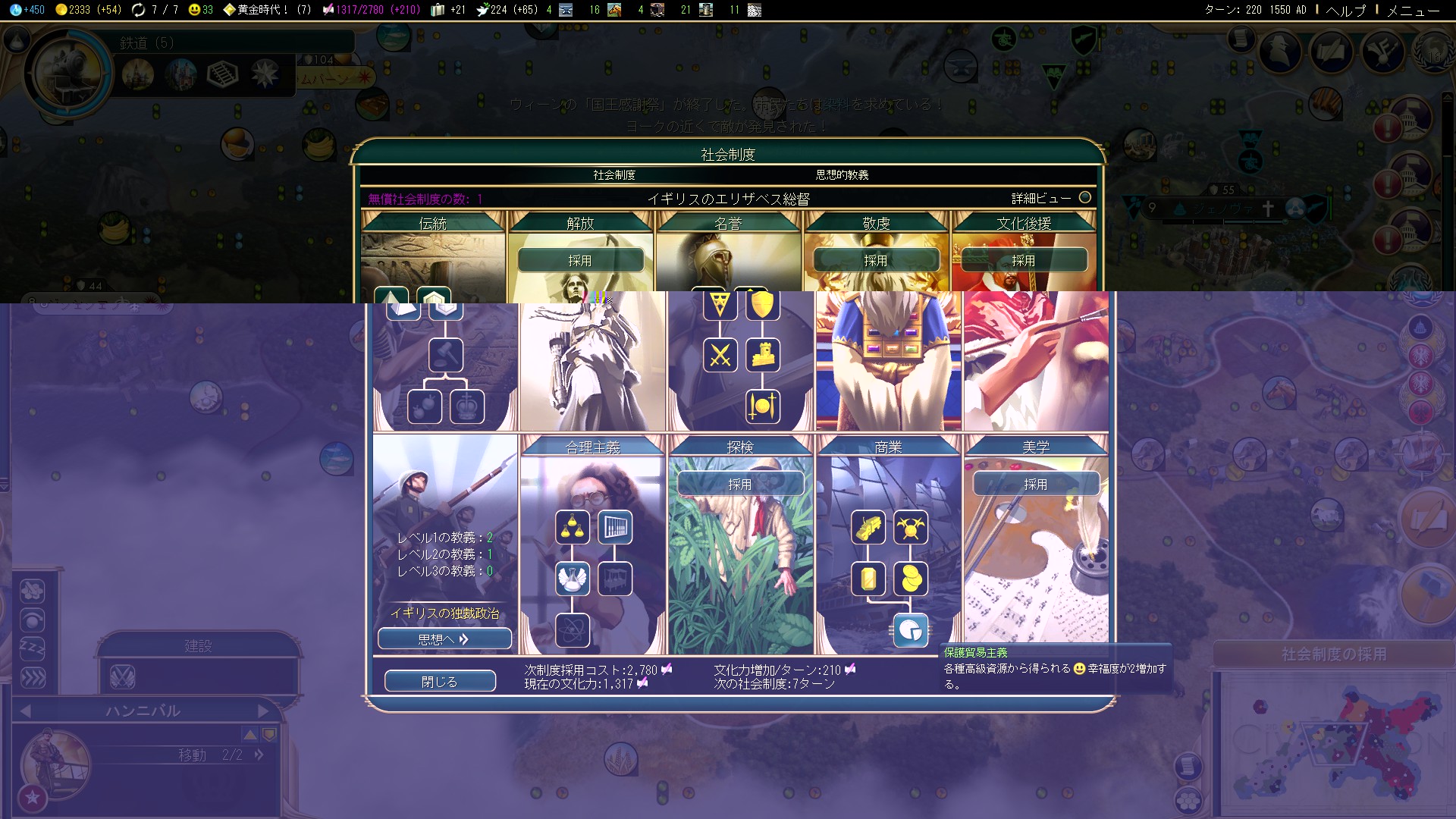Adopt the 敬虔 (Piety) policy tree
This screenshot has height=819, width=1456.
[876, 260]
